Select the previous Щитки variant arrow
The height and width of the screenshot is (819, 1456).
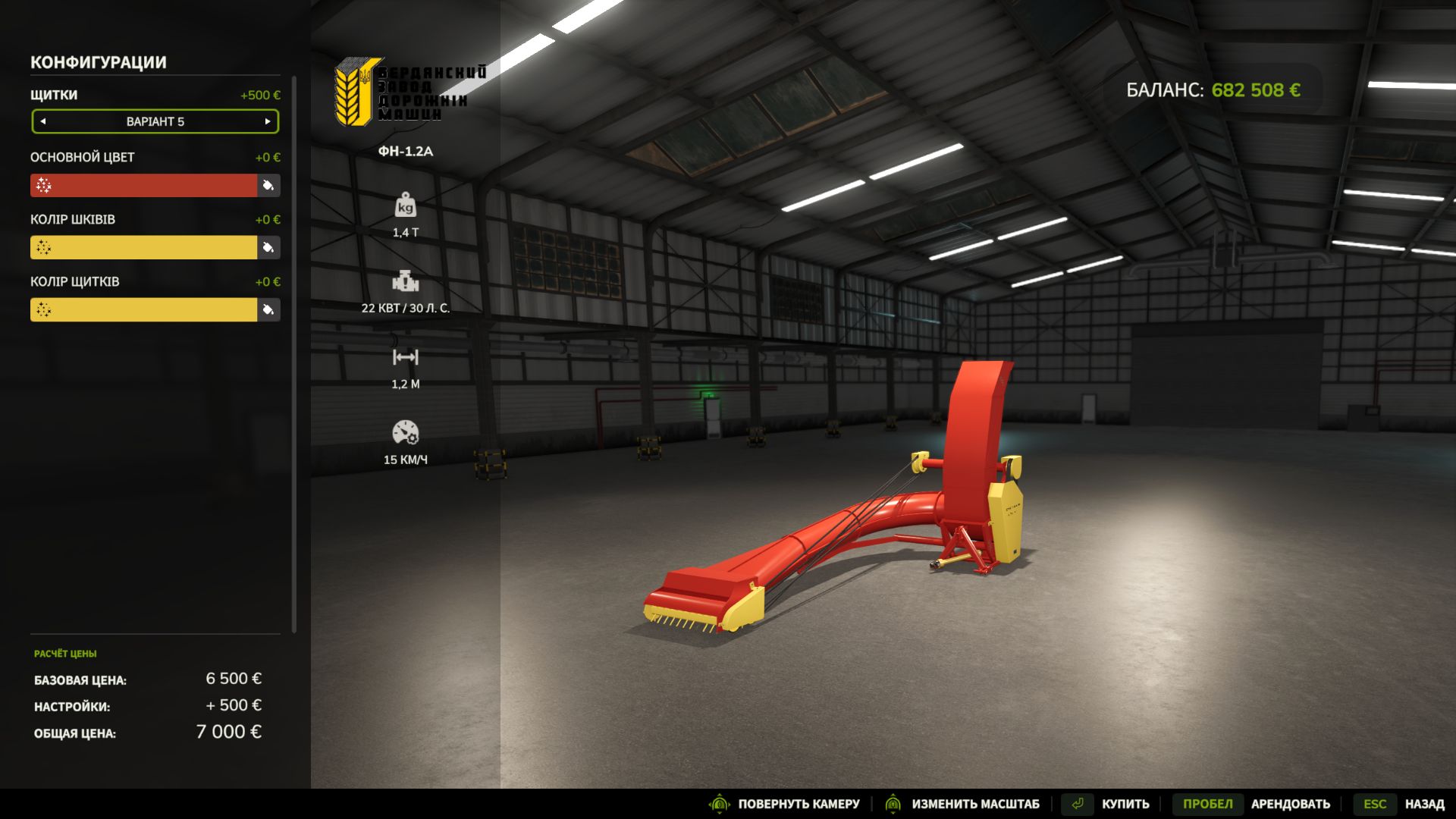(x=43, y=121)
